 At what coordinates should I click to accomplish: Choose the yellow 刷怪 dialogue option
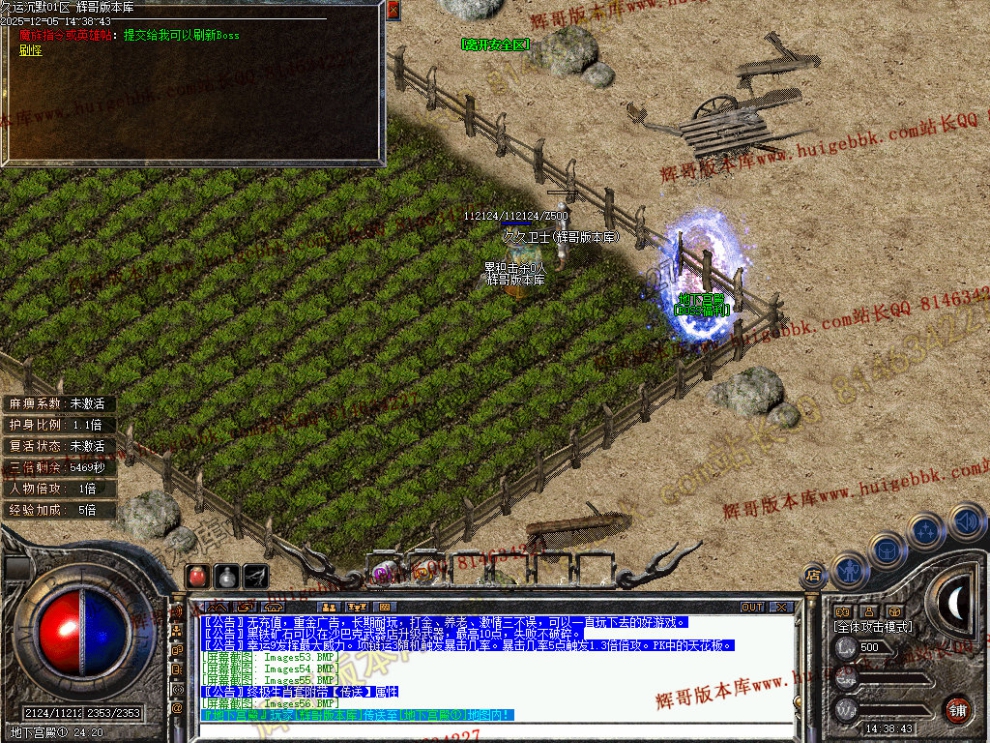(29, 49)
